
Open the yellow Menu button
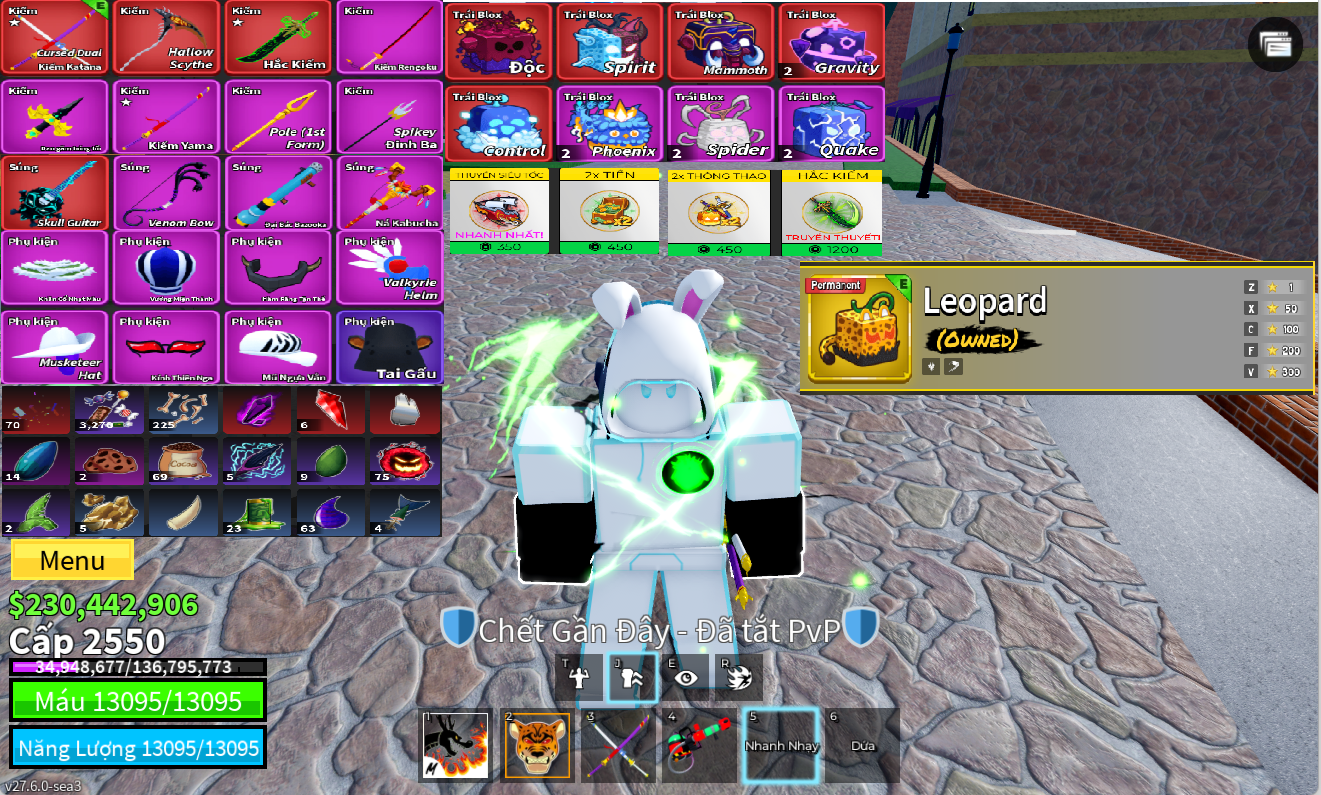coord(72,560)
